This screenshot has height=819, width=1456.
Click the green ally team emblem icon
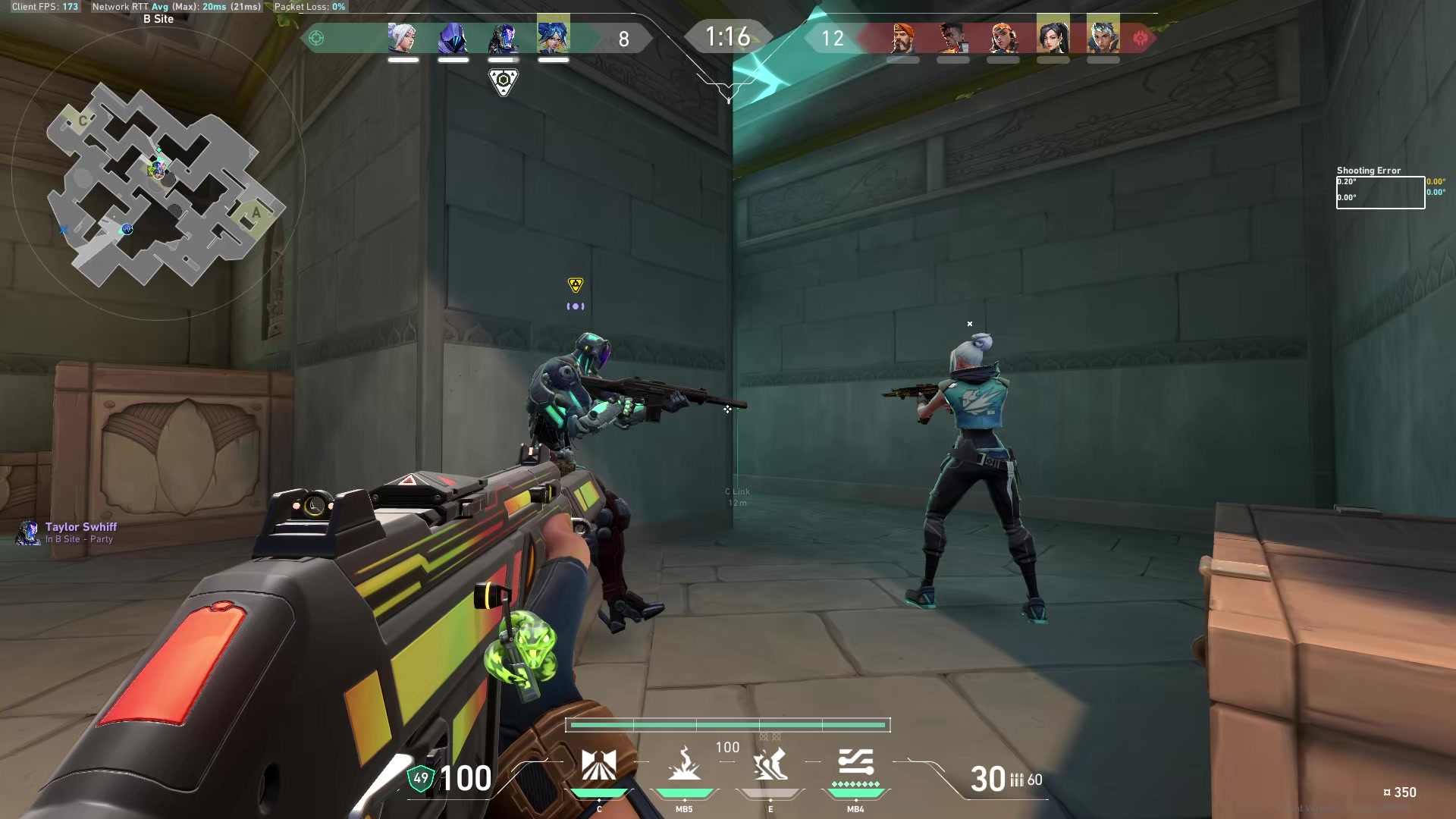point(317,38)
